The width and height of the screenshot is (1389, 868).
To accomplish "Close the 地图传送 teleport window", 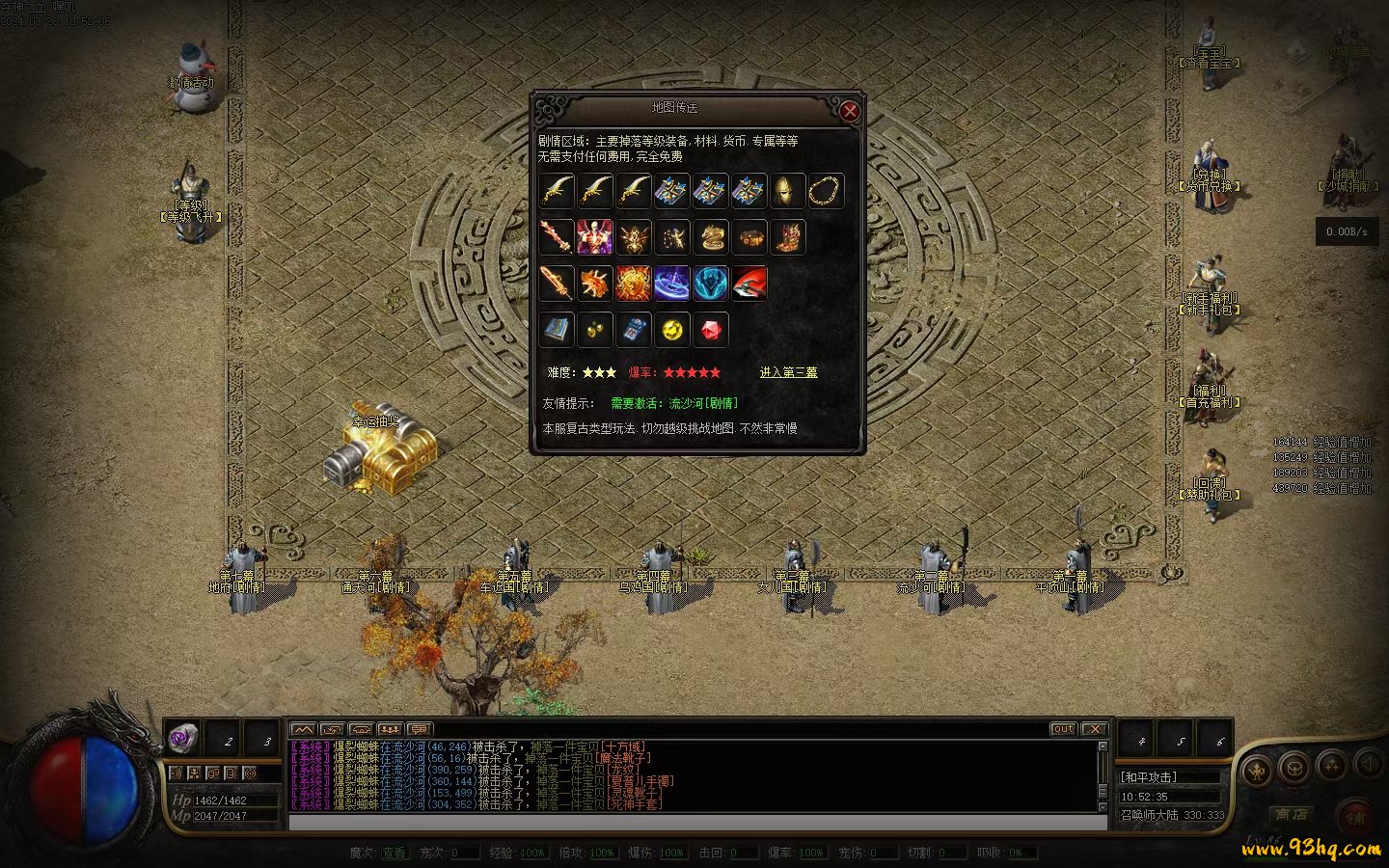I will click(x=849, y=111).
